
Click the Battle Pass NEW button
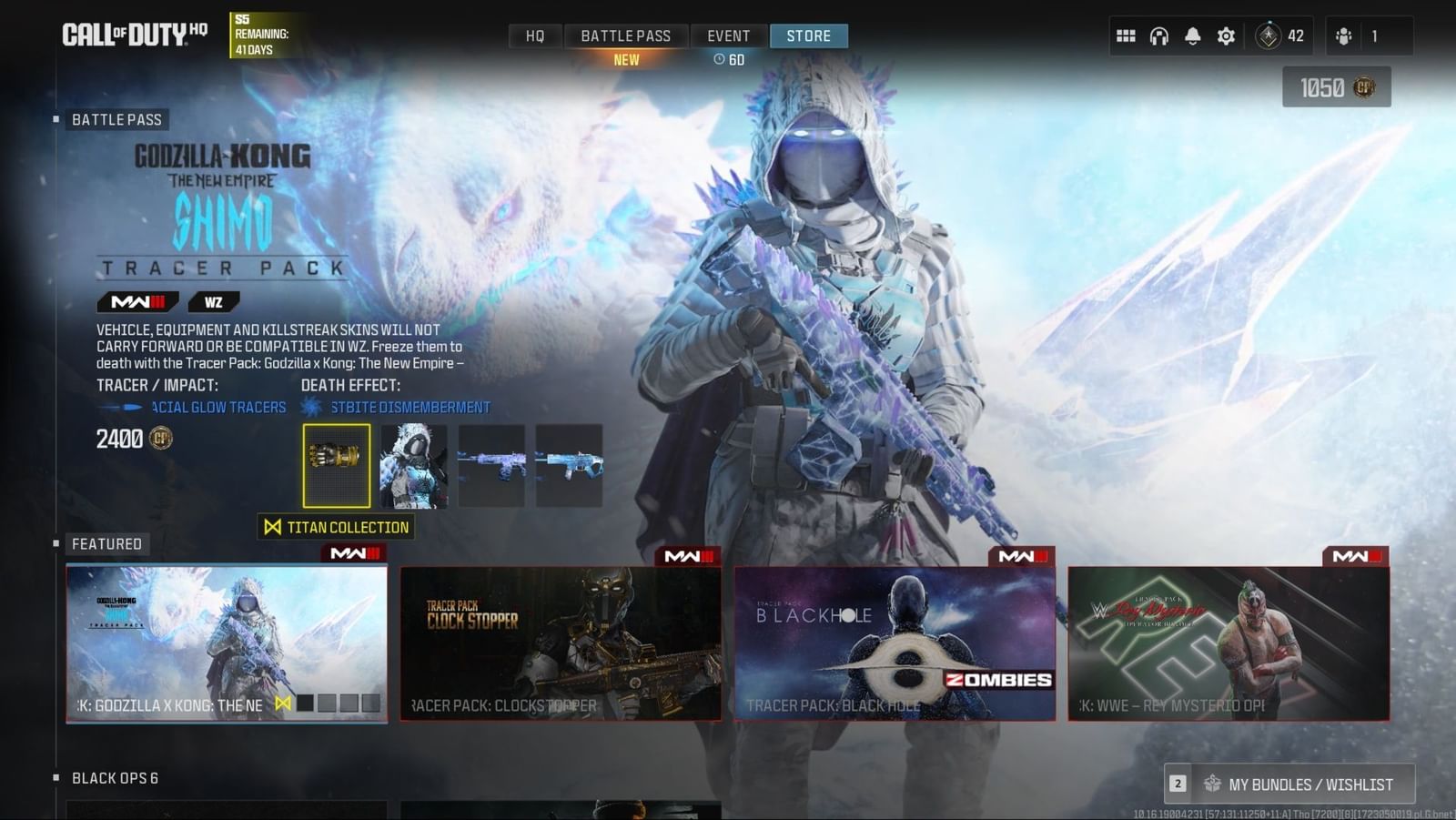click(x=626, y=58)
